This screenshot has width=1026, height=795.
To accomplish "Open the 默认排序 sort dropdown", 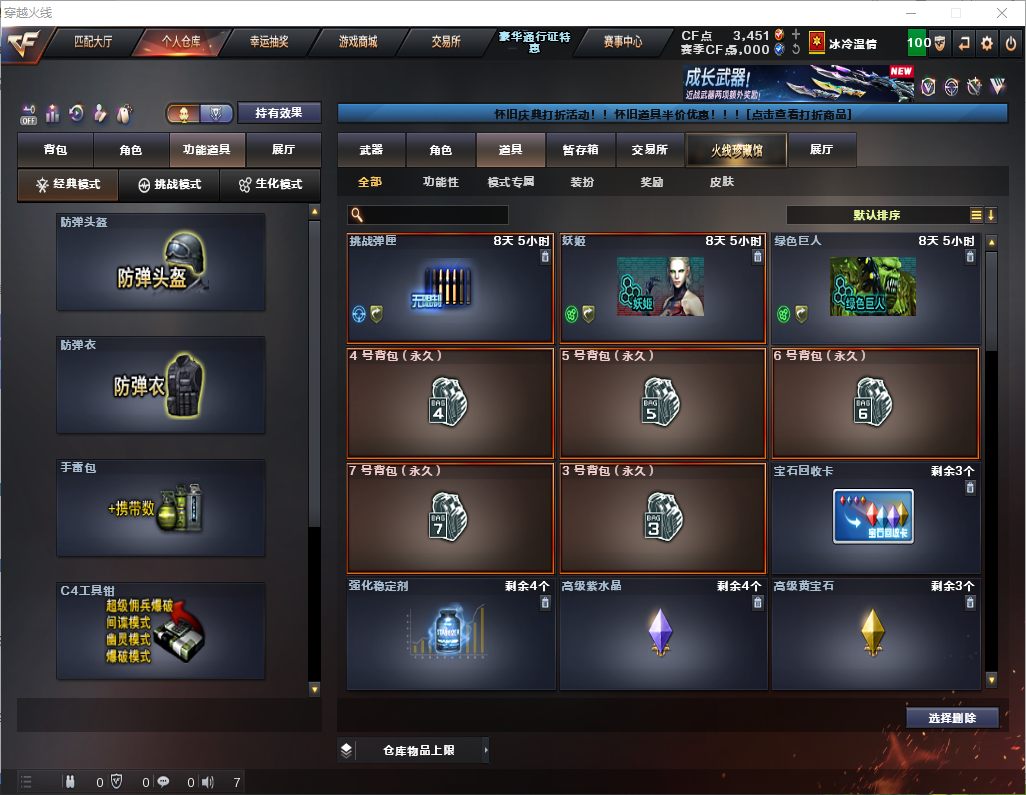I will pos(876,215).
